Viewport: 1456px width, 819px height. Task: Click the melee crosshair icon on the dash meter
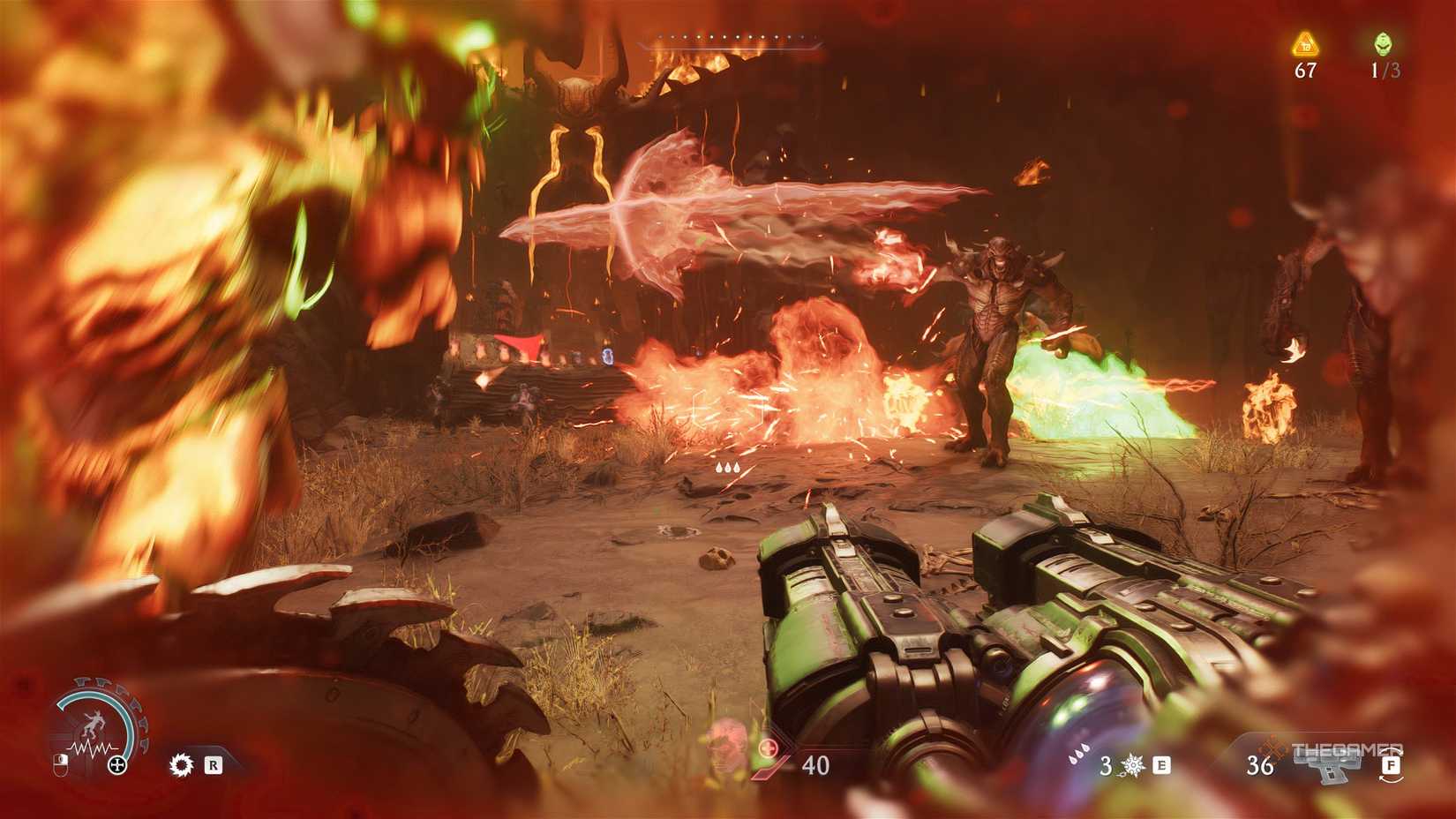[117, 764]
